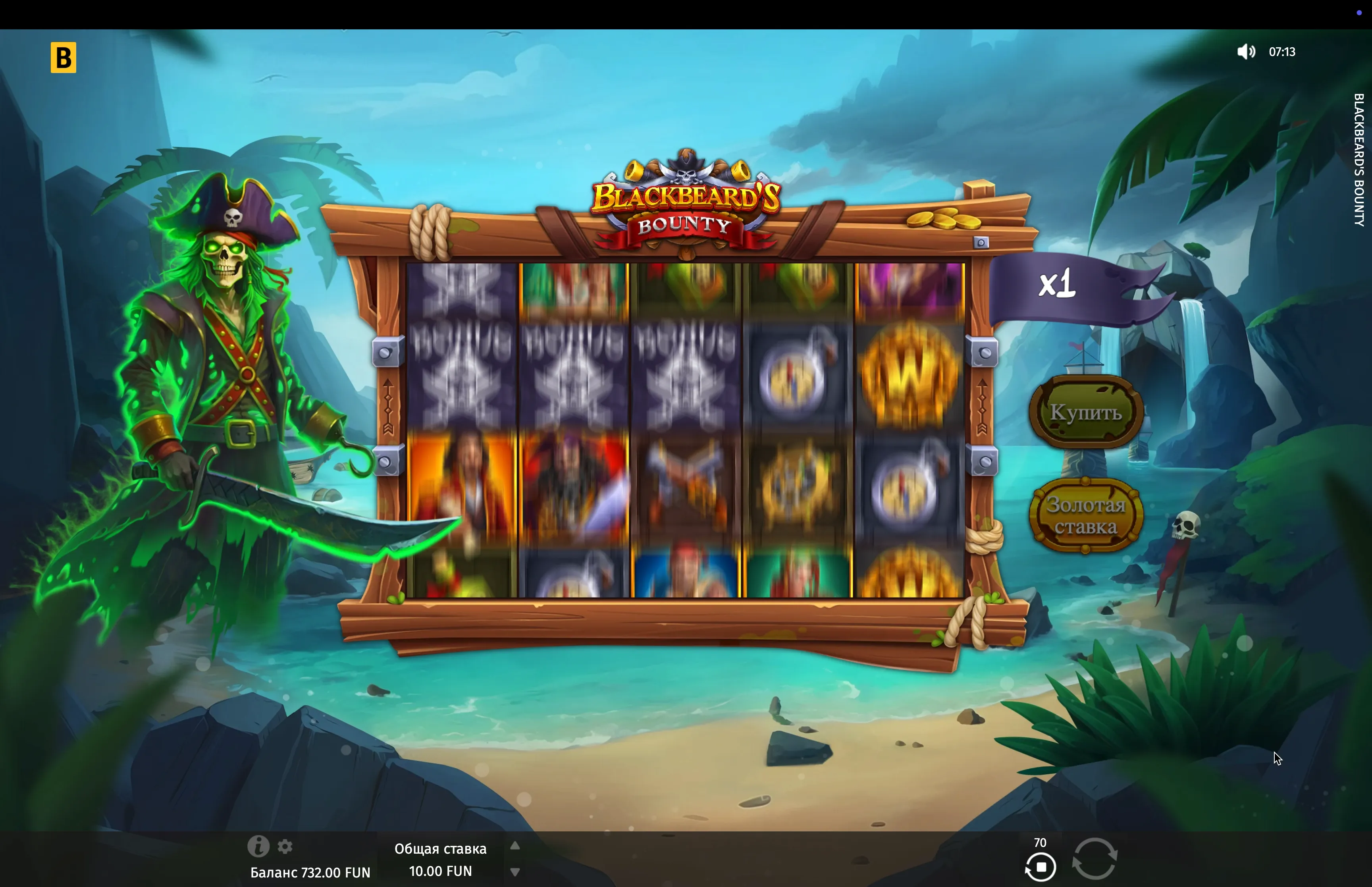Activate the Золотая ставка golden bet

point(1085,515)
